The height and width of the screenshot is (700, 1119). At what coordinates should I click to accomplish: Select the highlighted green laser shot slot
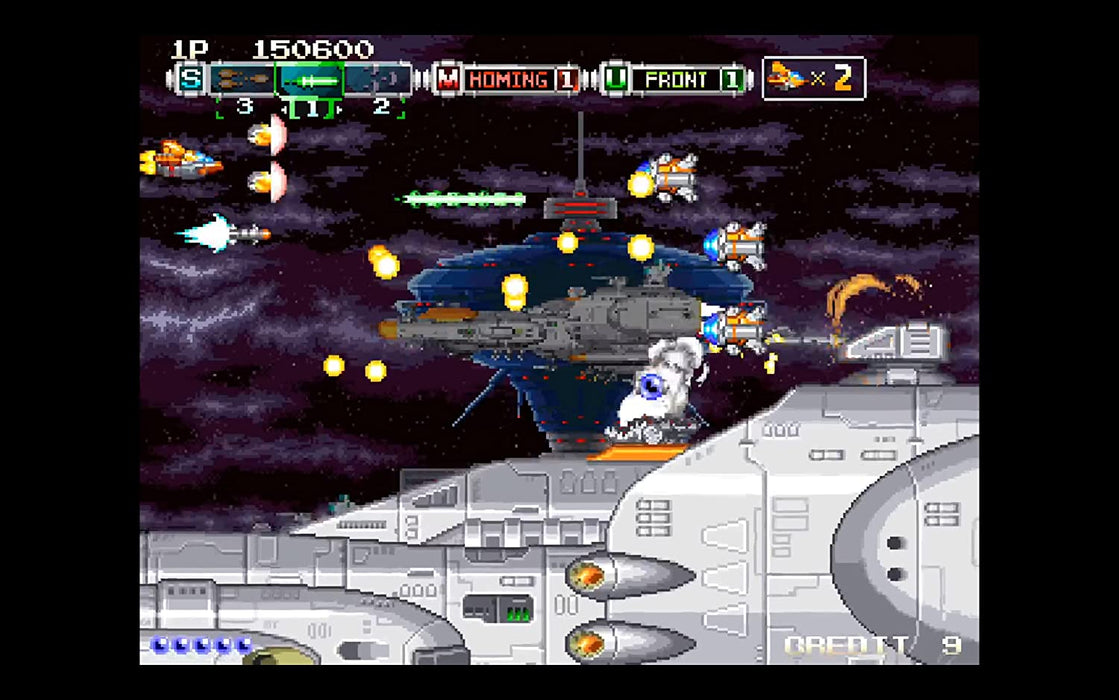[310, 79]
